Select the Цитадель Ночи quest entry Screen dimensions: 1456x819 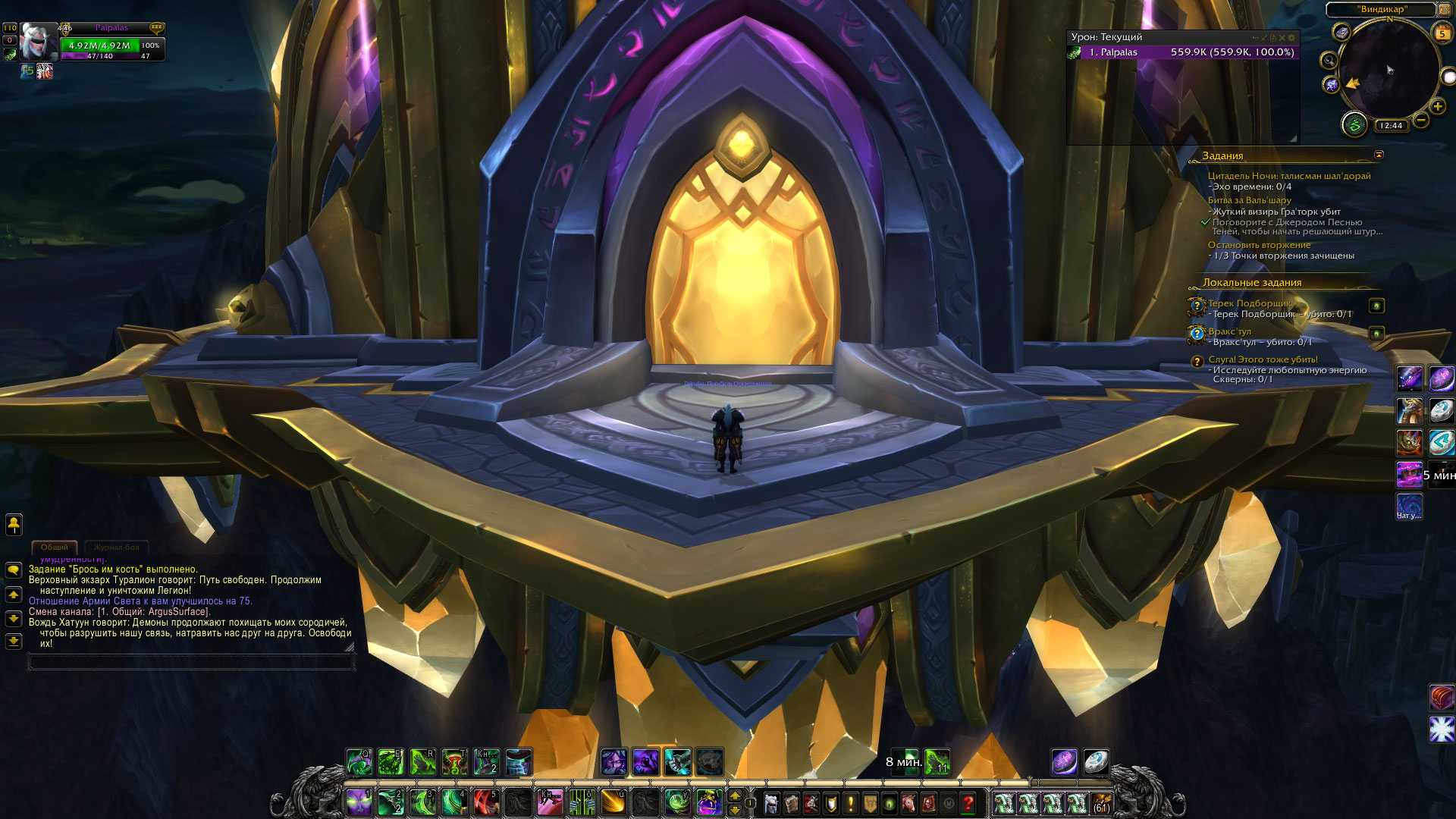click(1288, 176)
